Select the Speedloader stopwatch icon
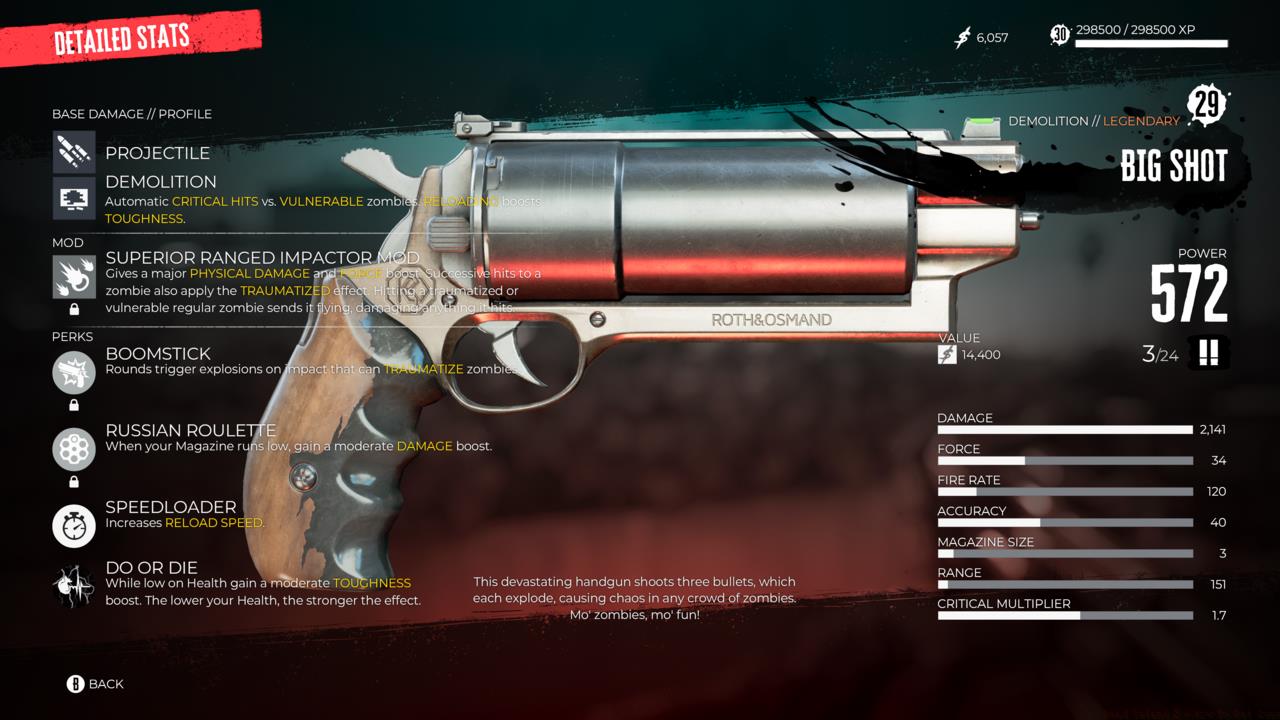This screenshot has height=720, width=1280. point(73,526)
